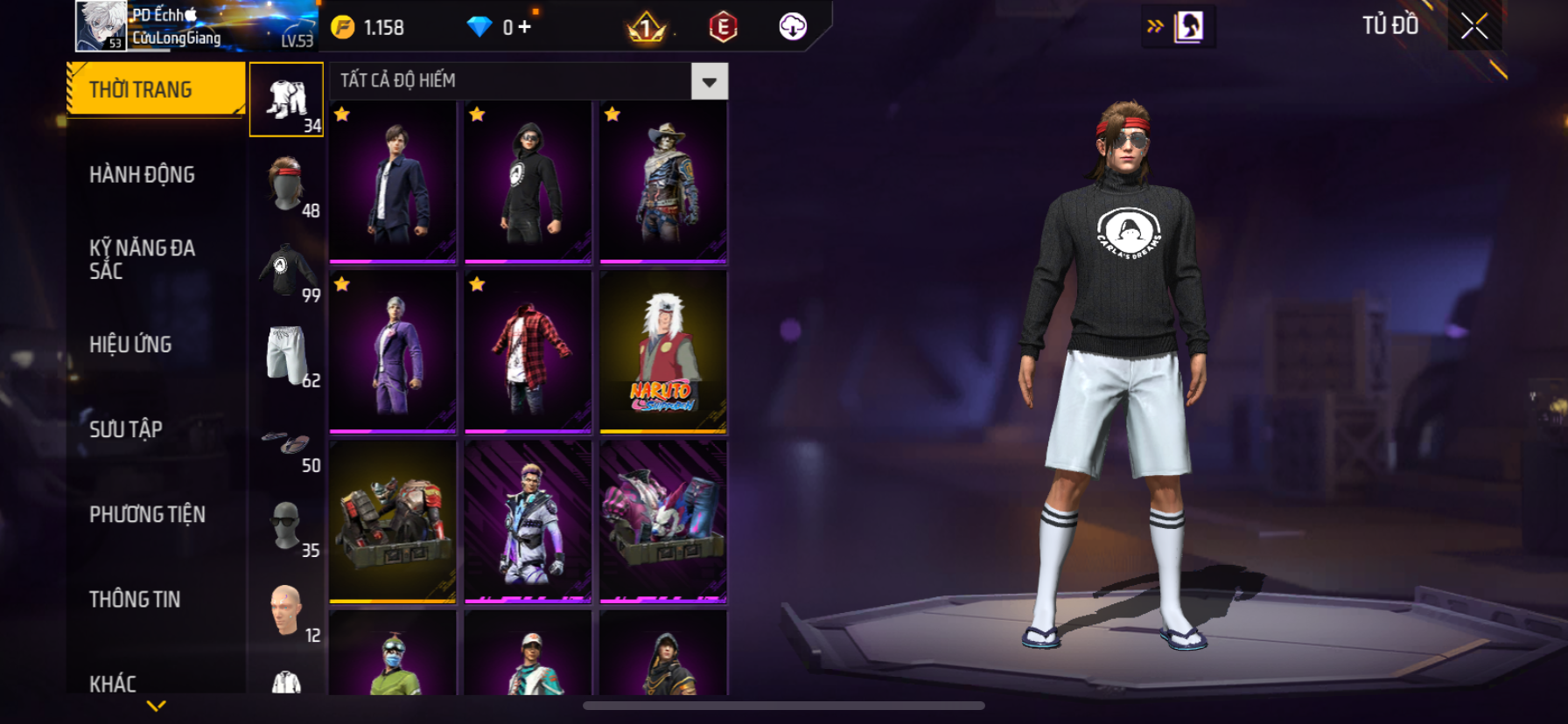1568x724 pixels.
Task: Add diamonds with the plus button
Action: 524,27
